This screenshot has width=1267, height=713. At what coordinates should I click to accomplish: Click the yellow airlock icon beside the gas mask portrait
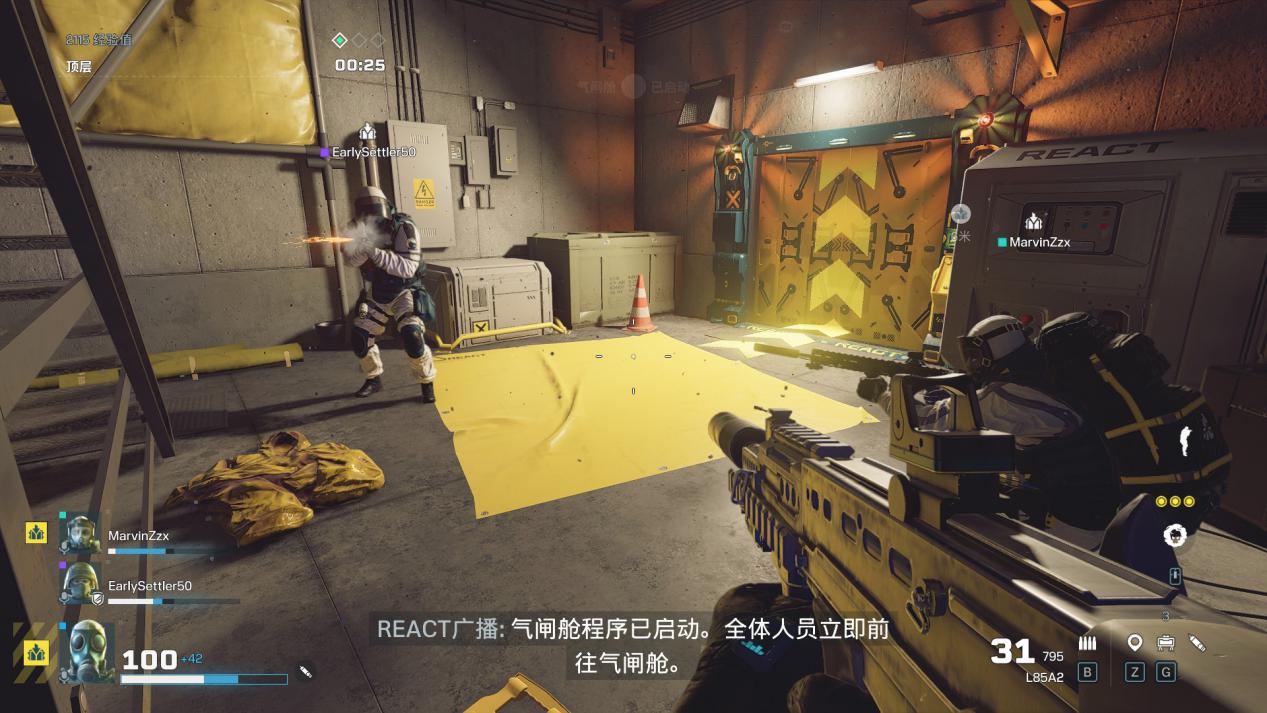[x=37, y=652]
